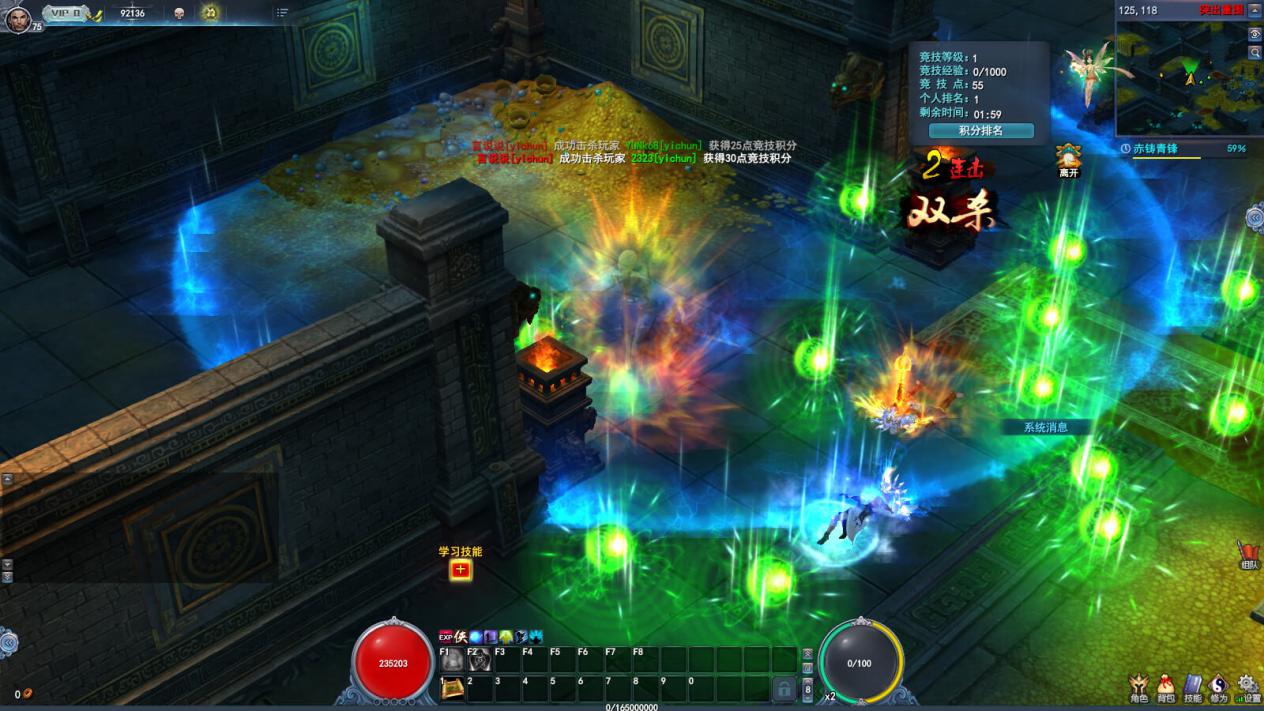Open the 修为 cultivation yin-yang icon
The height and width of the screenshot is (711, 1264).
[x=1219, y=687]
